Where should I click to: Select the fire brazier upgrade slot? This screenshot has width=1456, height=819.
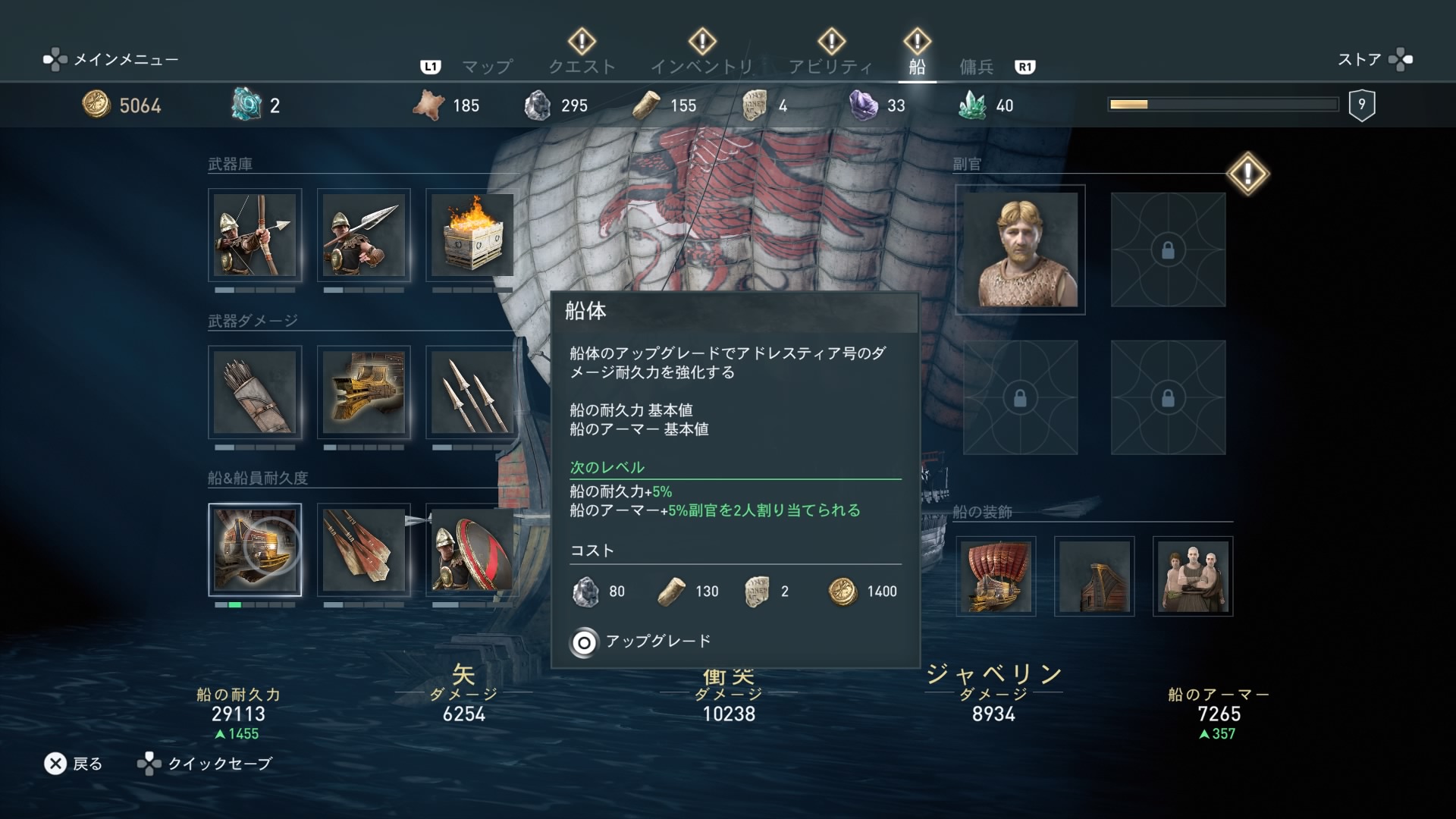click(x=472, y=235)
